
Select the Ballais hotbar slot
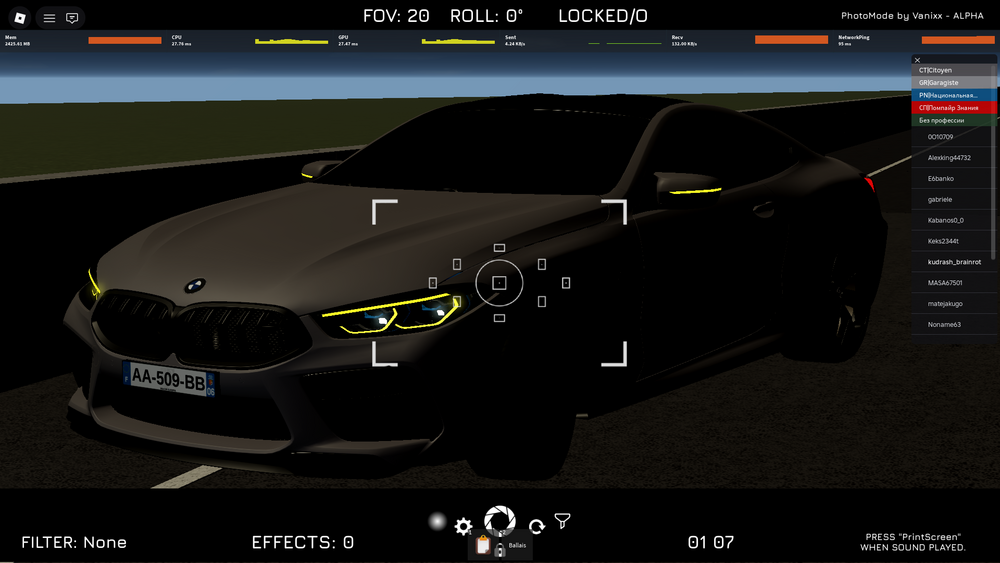point(513,546)
